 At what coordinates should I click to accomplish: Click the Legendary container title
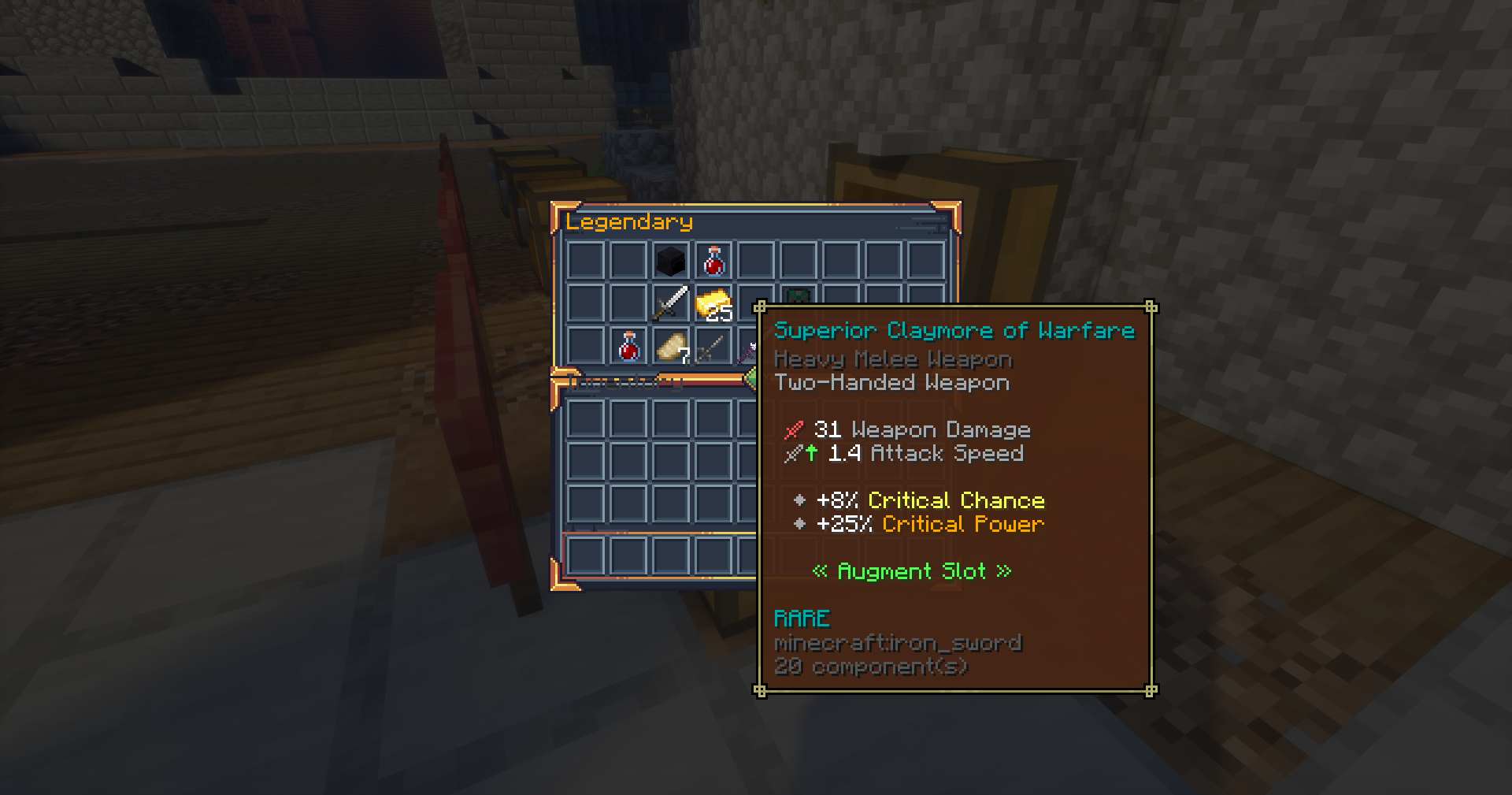[x=630, y=222]
